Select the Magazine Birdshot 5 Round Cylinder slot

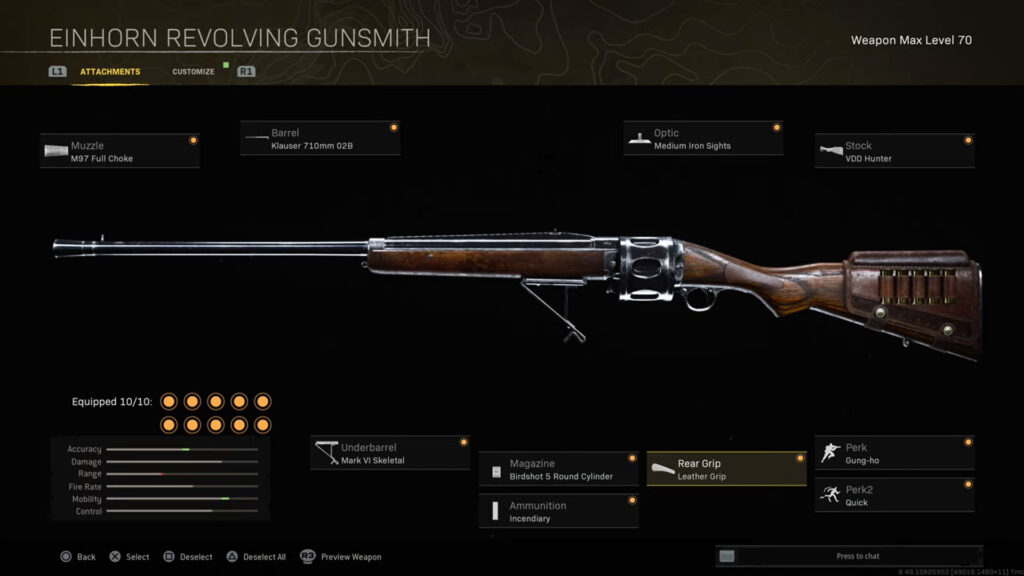[558, 470]
